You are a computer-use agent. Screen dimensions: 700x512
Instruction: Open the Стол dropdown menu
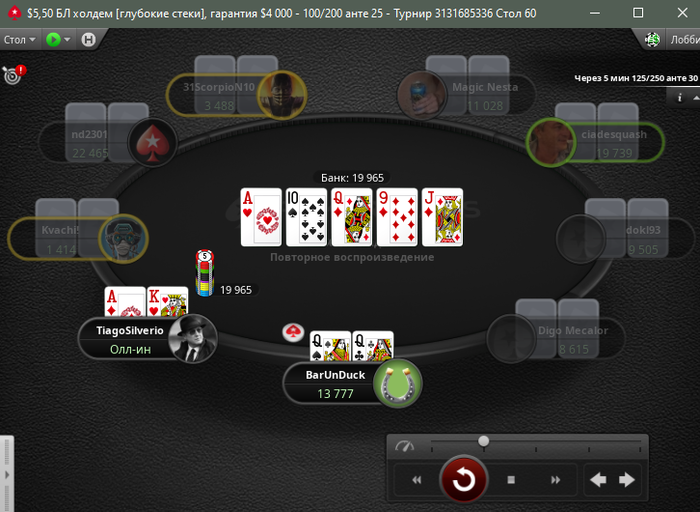(19, 40)
